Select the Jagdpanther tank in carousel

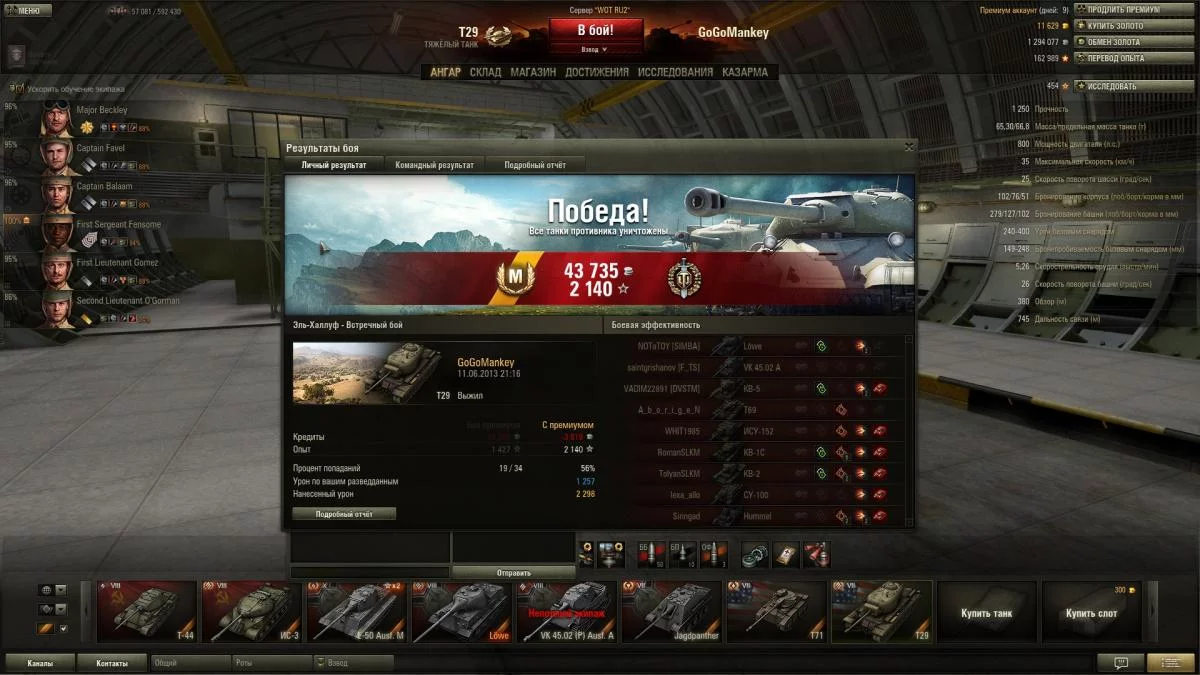click(x=673, y=611)
